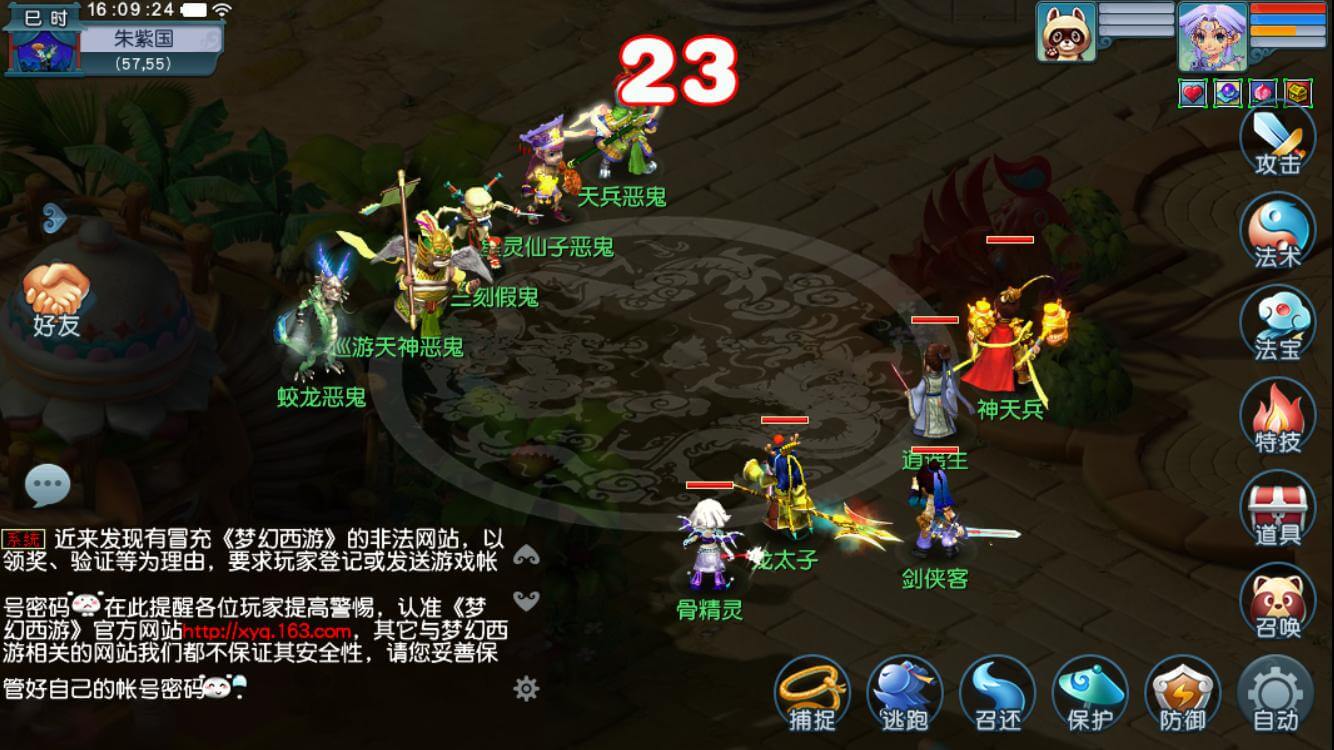The height and width of the screenshot is (750, 1334).
Task: Open the treasure chest quick-use slot
Action: (x=1299, y=92)
